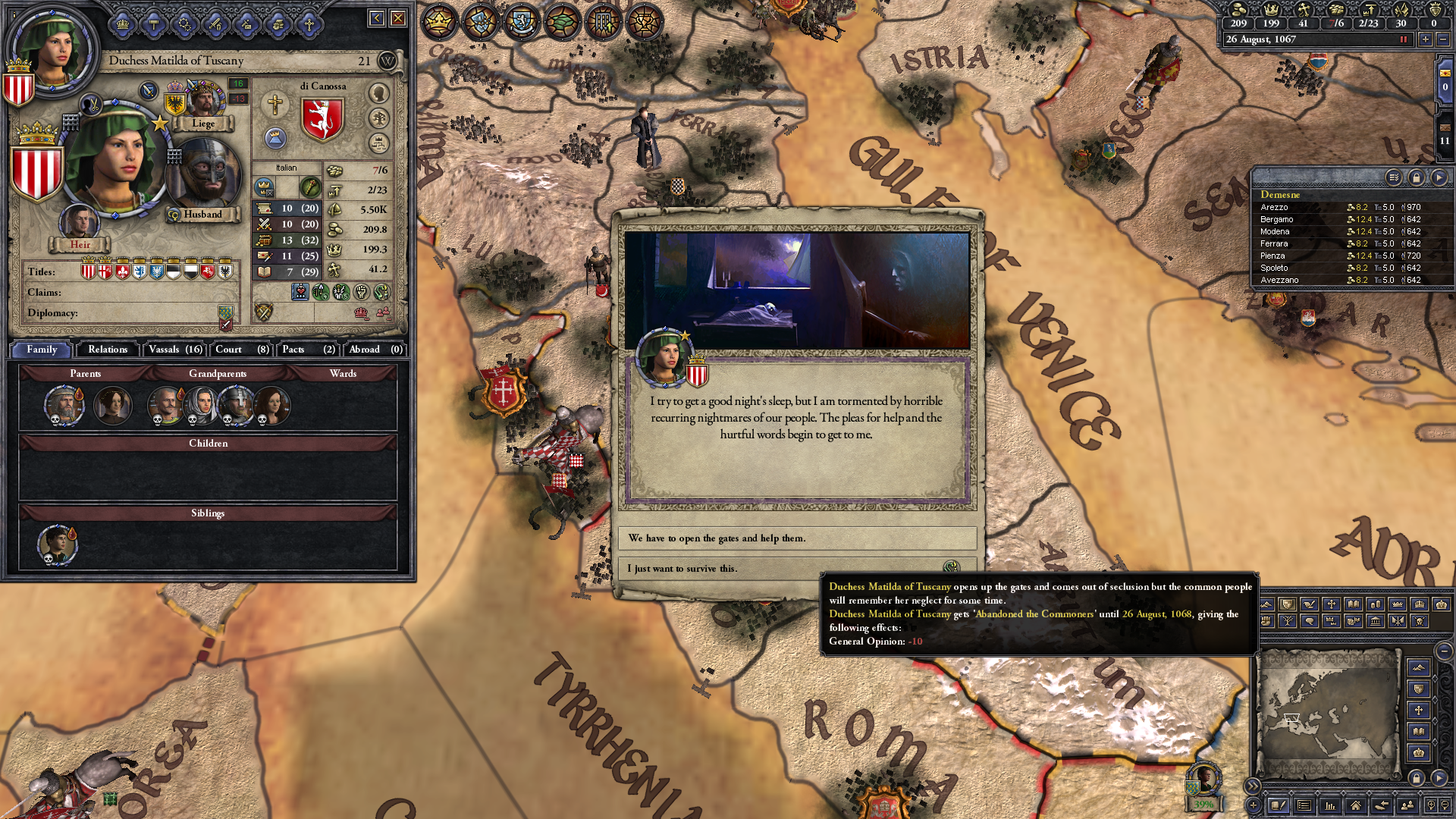Viewport: 1456px width, 819px height.
Task: Toggle the lock on the Demesne panel
Action: [x=1417, y=177]
